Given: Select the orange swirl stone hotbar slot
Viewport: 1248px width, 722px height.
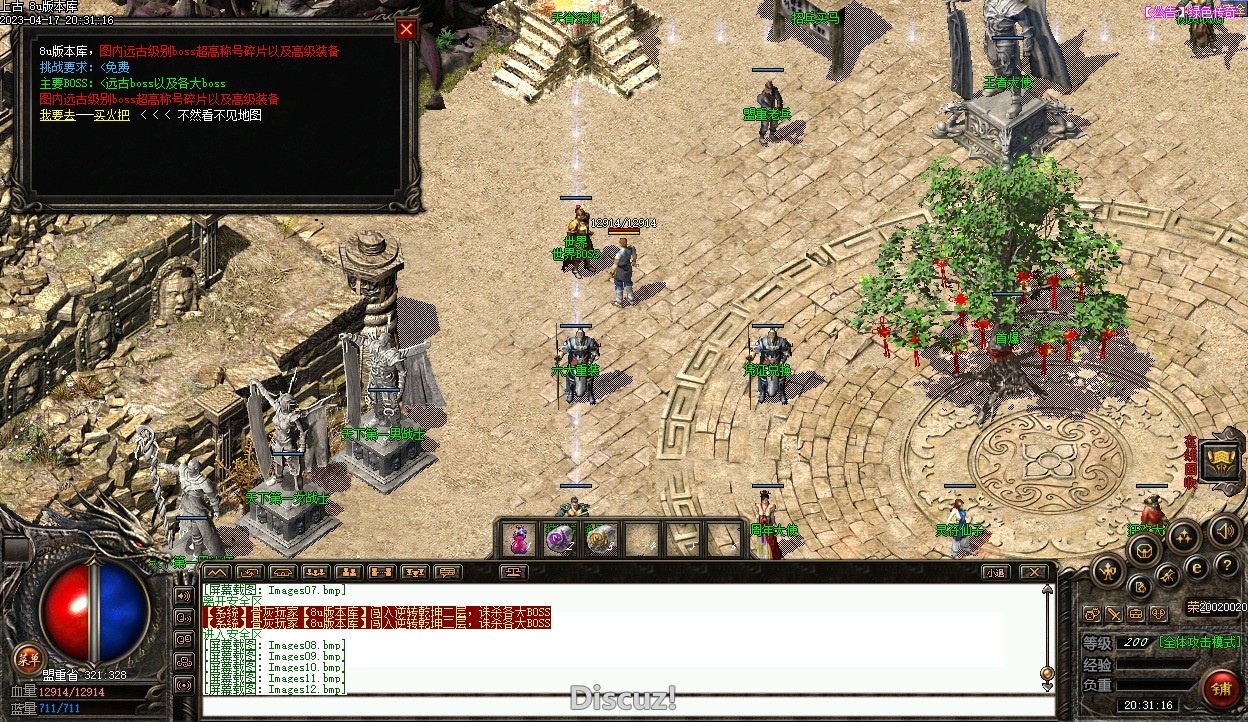Looking at the screenshot, I should [599, 539].
